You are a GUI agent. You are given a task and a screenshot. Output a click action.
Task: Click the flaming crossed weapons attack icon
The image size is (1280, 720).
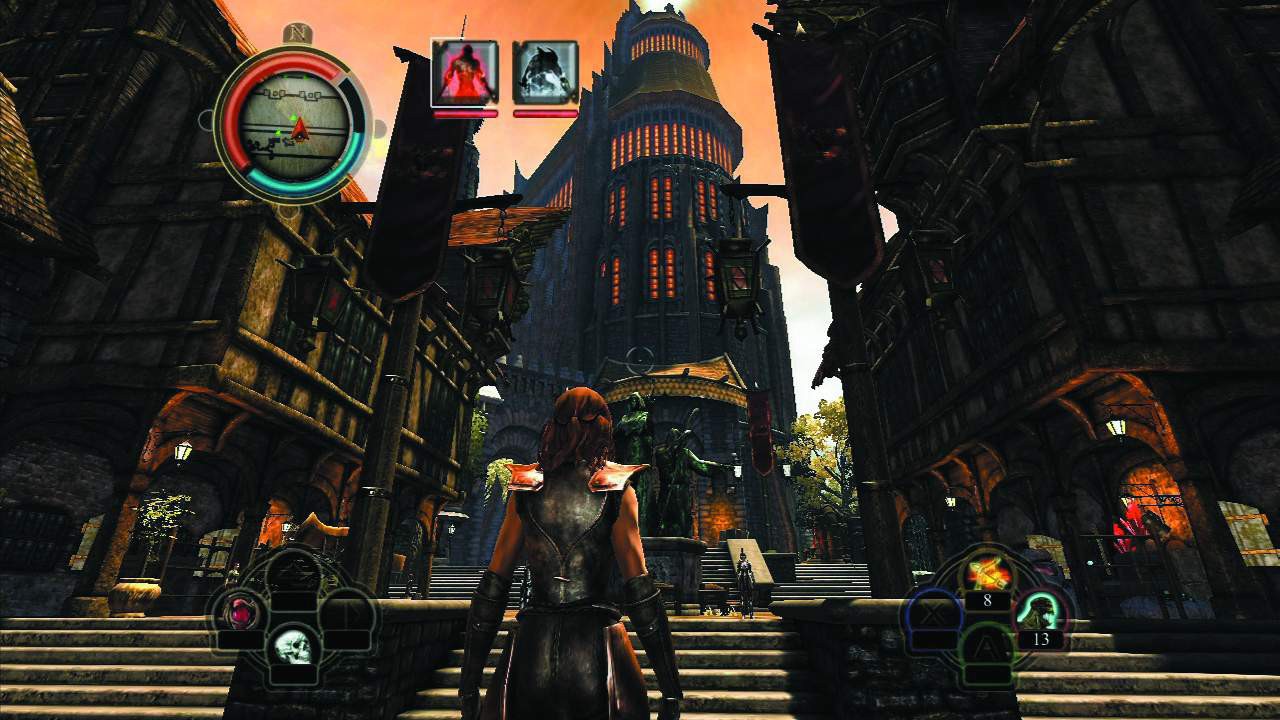(x=988, y=571)
